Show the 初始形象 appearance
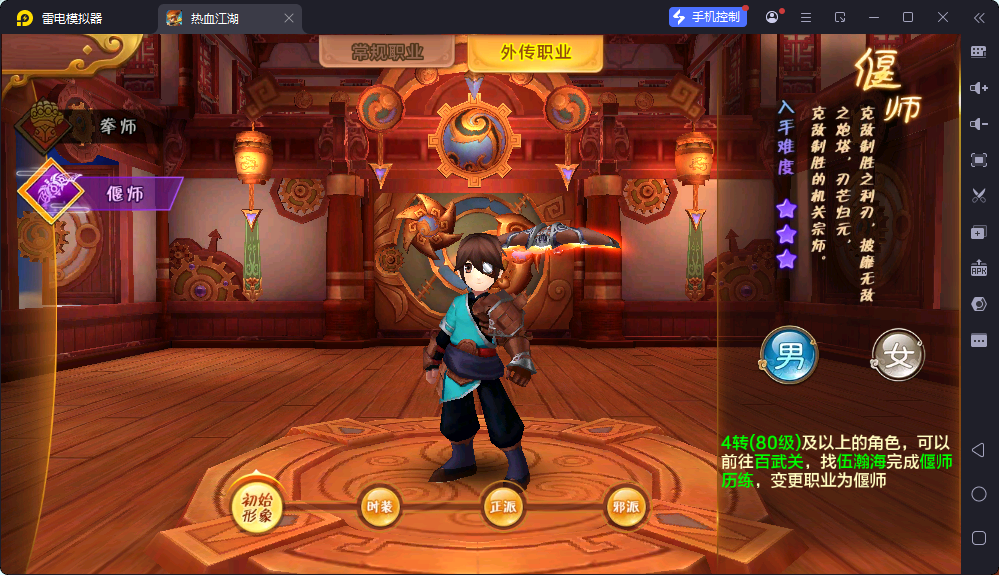 coord(257,507)
